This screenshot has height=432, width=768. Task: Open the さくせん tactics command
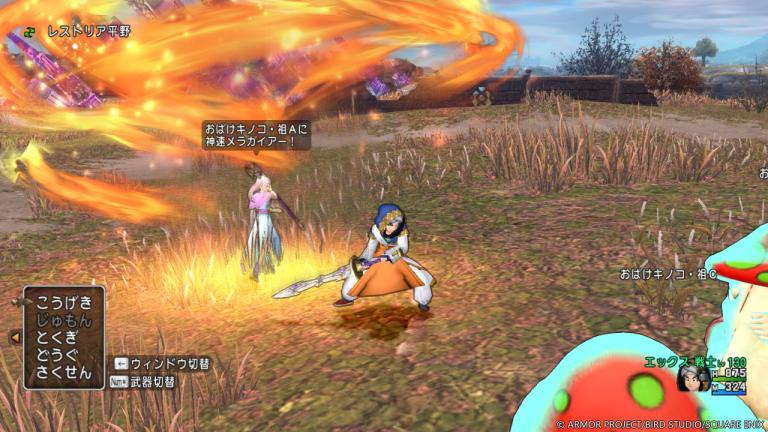click(x=63, y=373)
